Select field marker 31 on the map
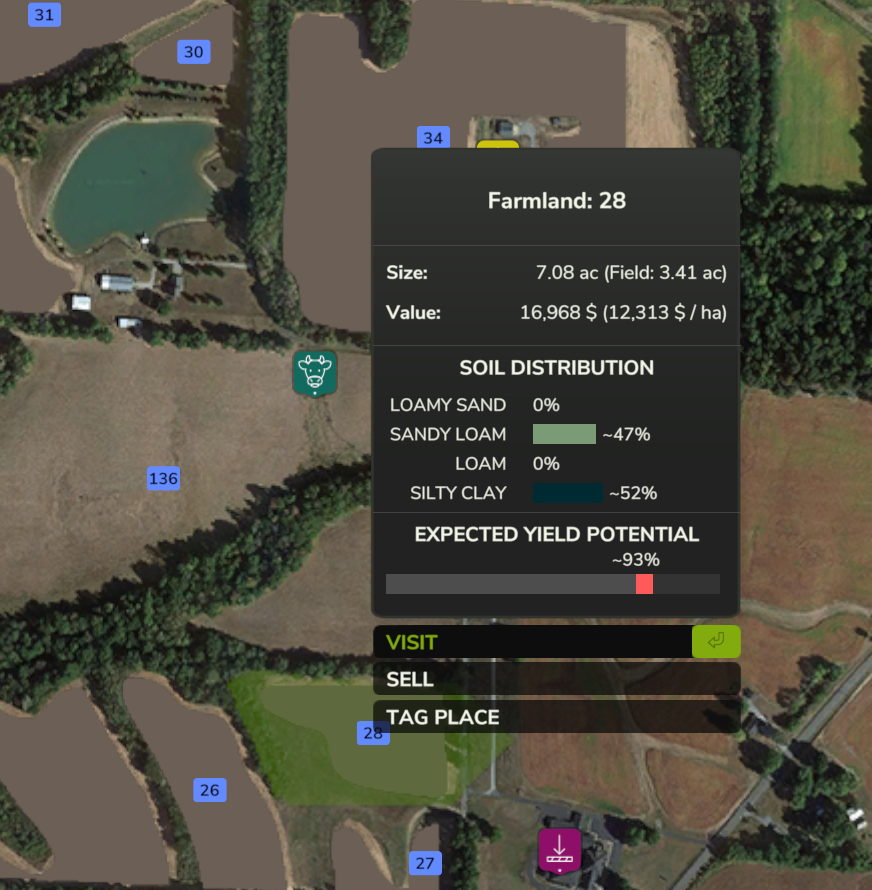Screen dimensions: 872x890 click(x=44, y=15)
